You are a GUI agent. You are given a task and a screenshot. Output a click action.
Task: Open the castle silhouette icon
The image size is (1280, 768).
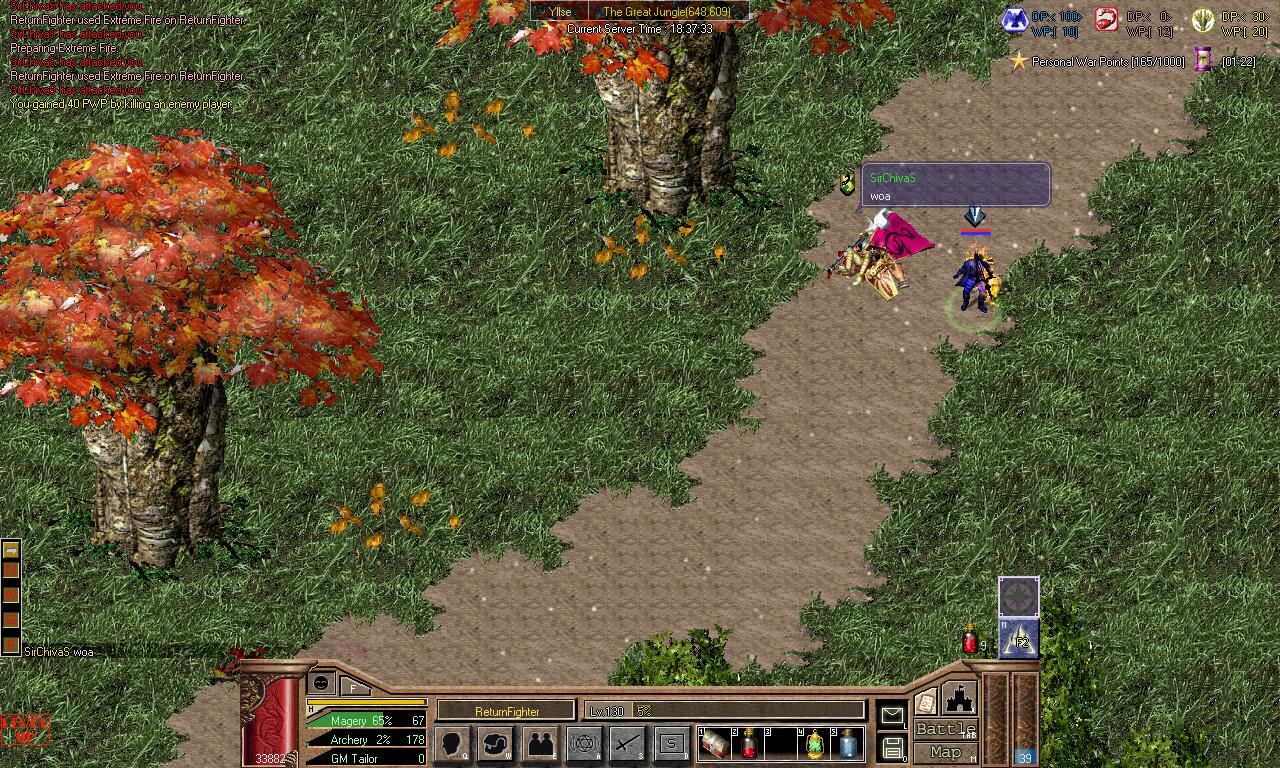tap(959, 698)
